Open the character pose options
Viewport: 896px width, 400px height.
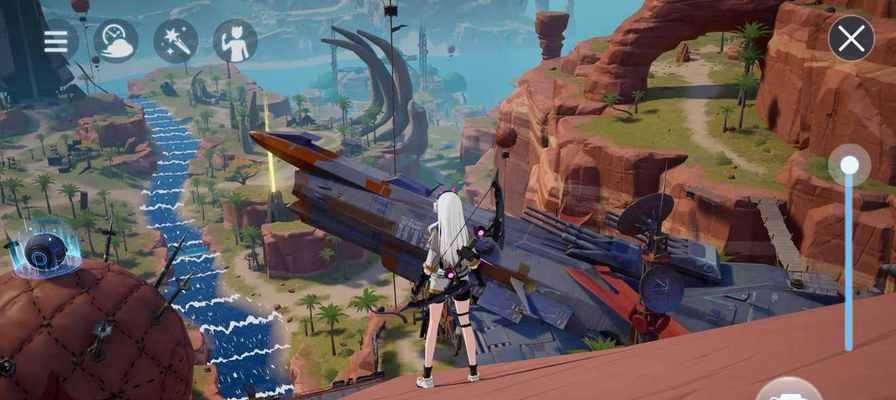(235, 41)
